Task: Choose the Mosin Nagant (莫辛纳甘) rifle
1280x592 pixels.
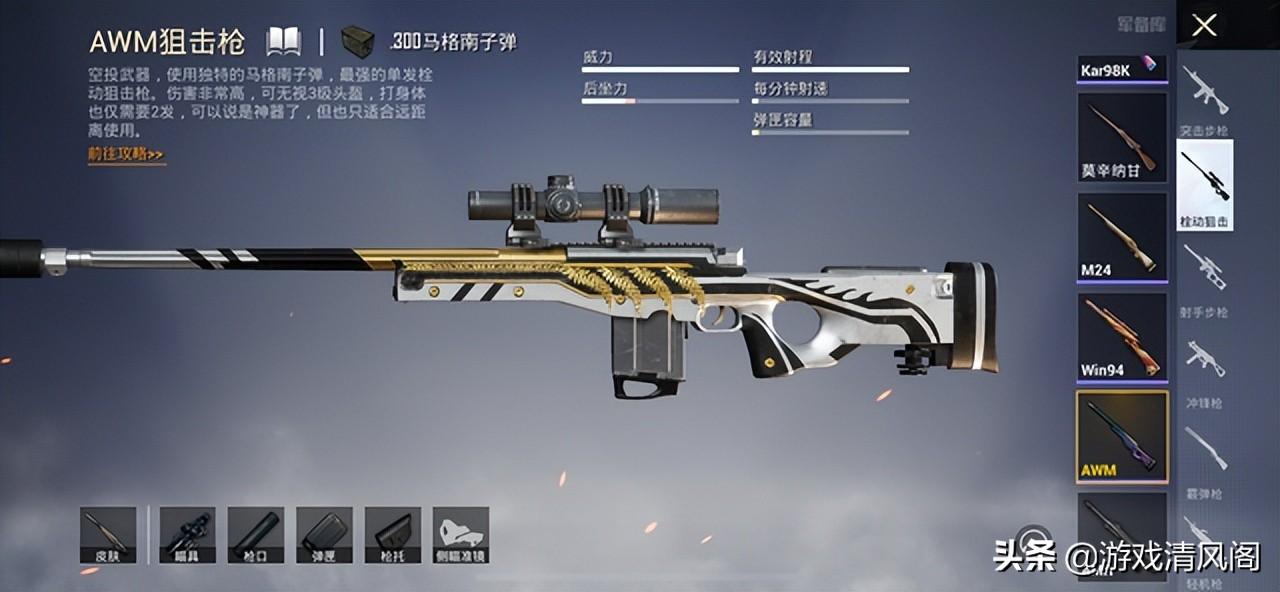Action: tap(1122, 137)
